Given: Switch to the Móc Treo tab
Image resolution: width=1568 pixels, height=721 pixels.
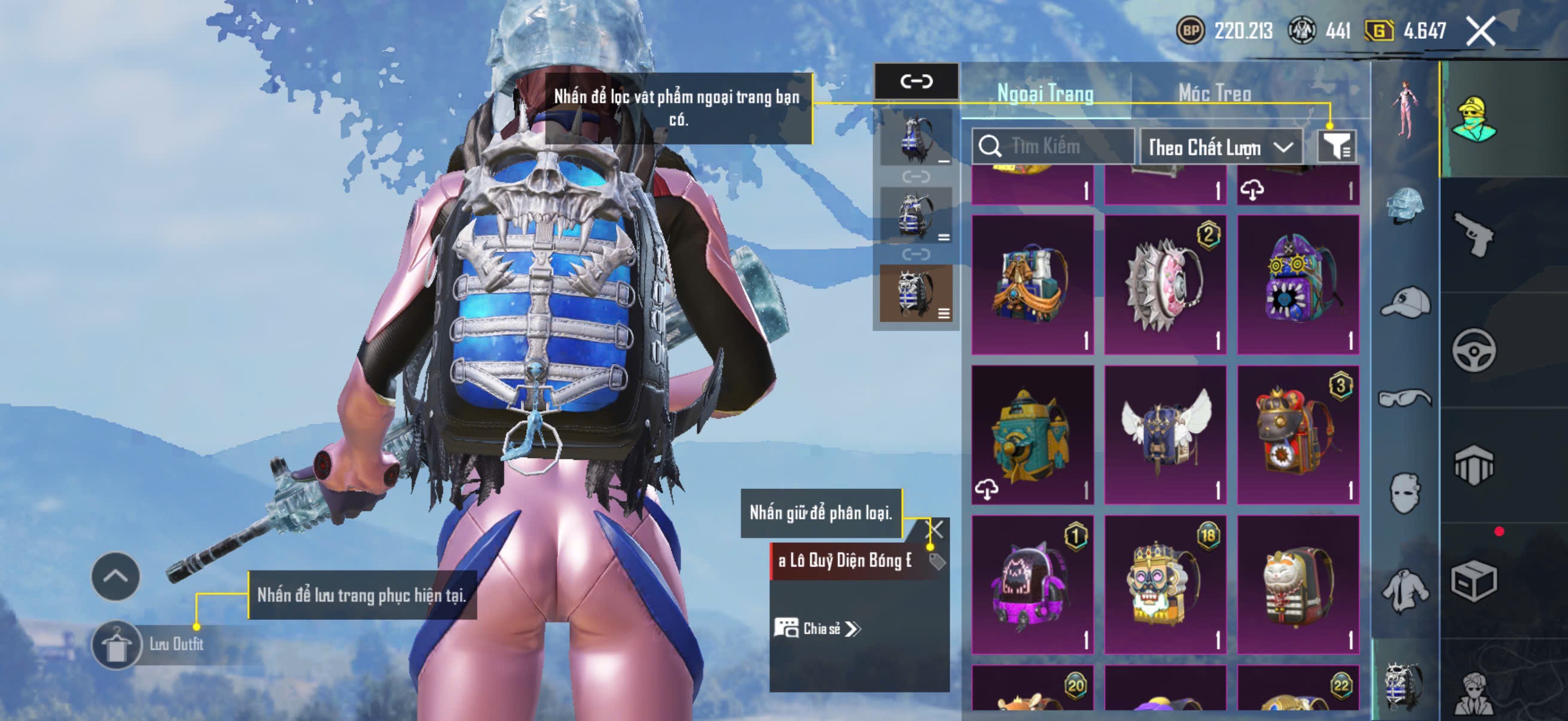Looking at the screenshot, I should point(1215,93).
